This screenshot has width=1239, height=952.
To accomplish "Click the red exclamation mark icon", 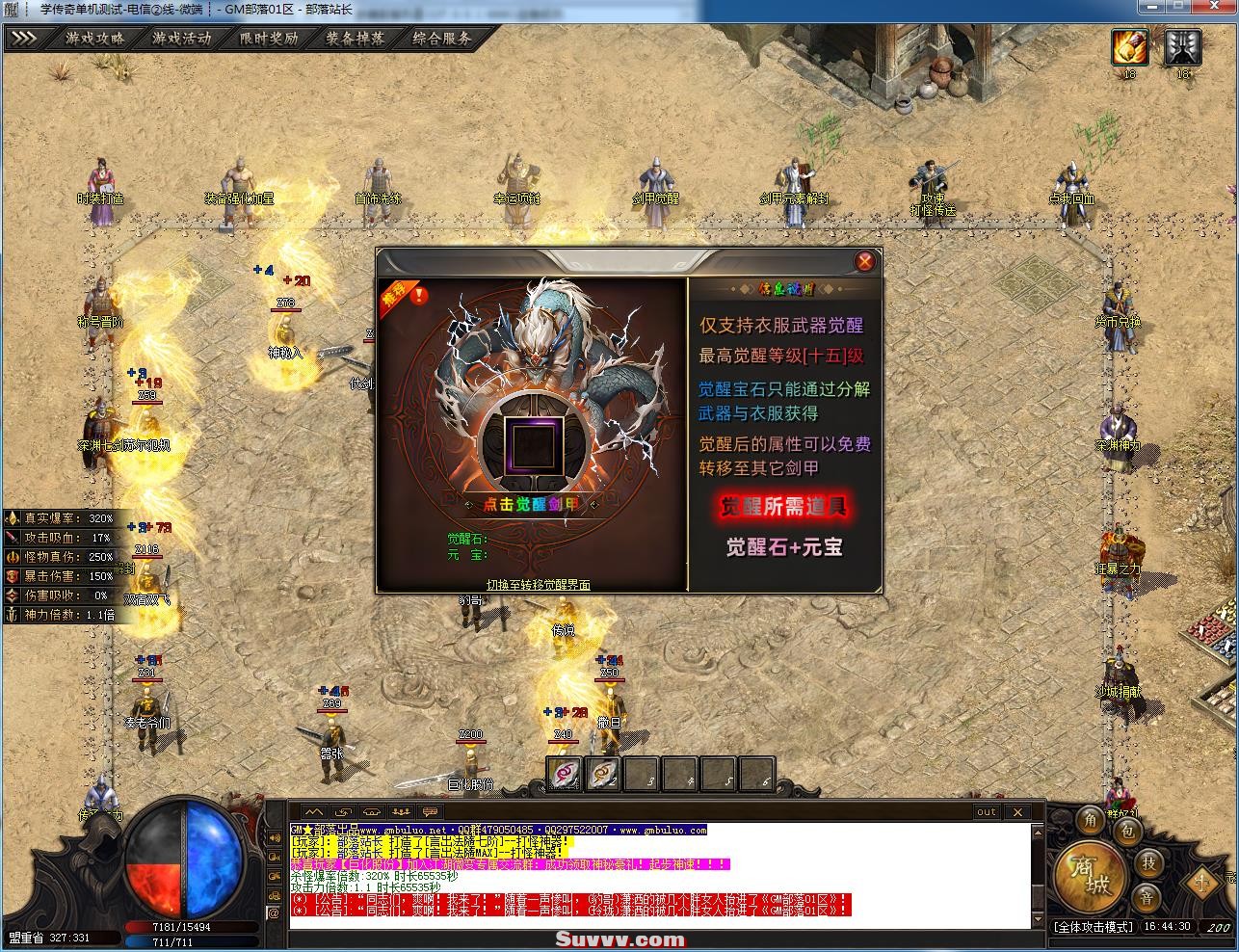I will 420,295.
